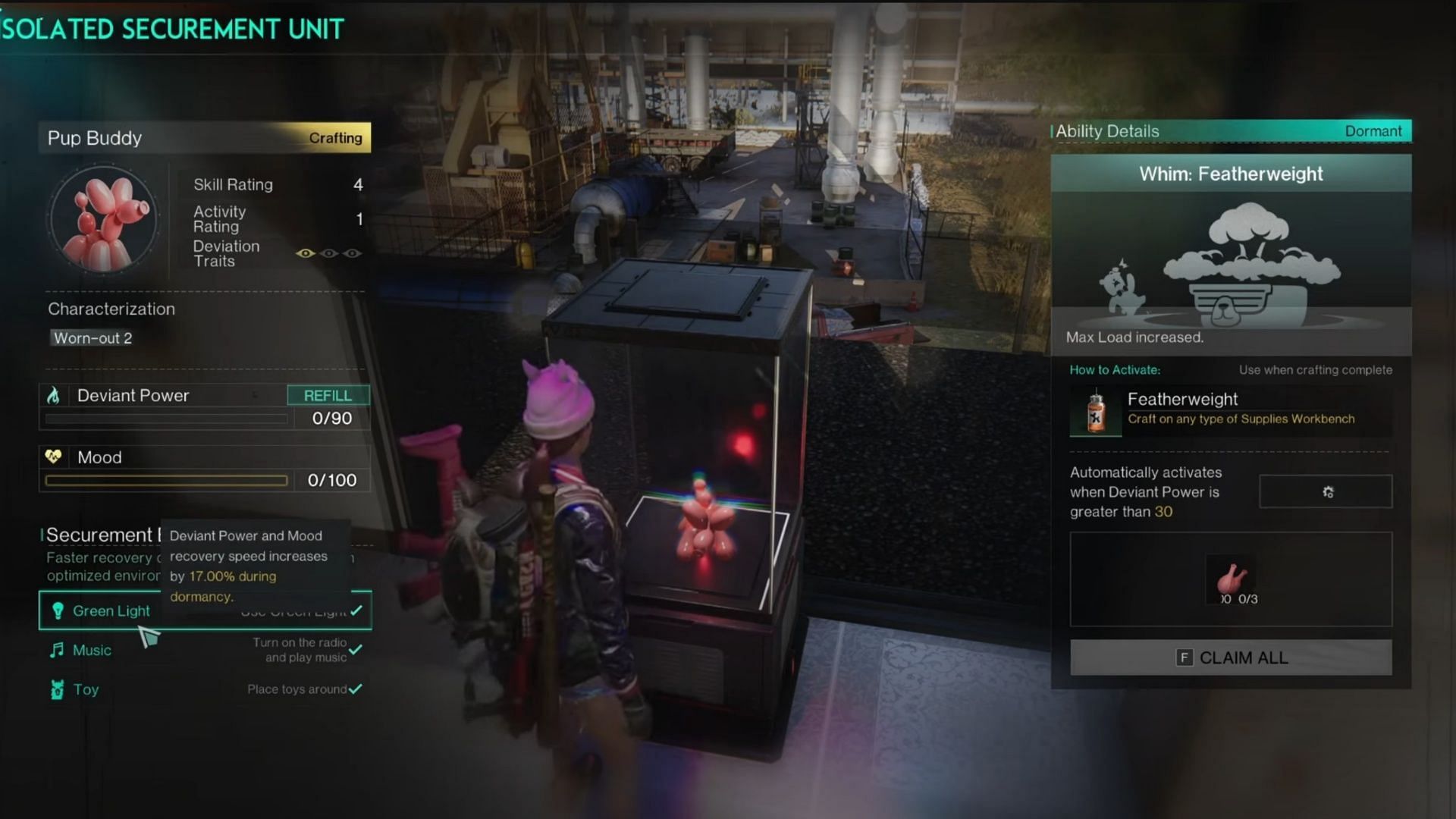Viewport: 1456px width, 819px height.
Task: Claim all crafted items
Action: pos(1231,657)
